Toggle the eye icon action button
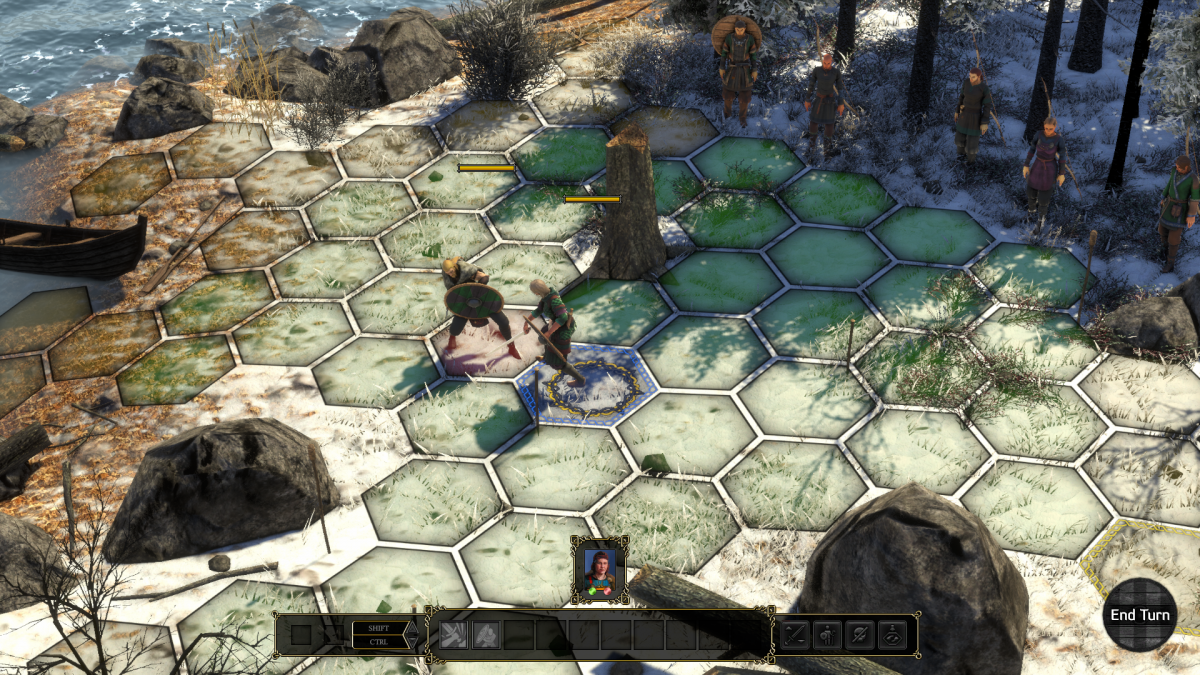 [x=891, y=634]
